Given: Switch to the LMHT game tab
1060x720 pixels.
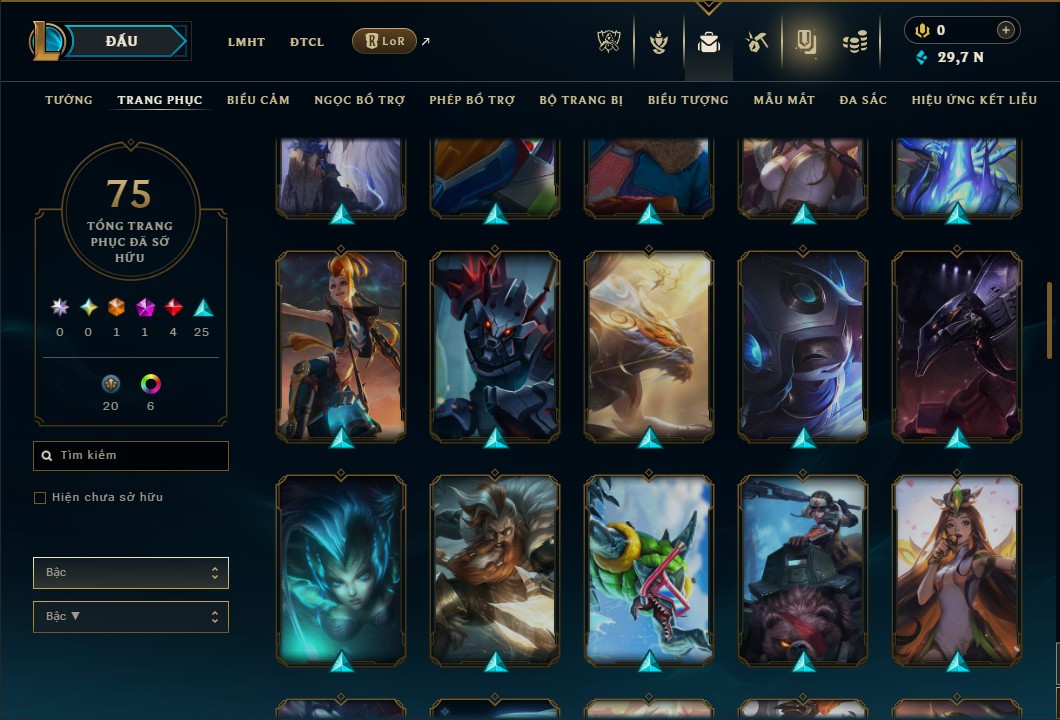Looking at the screenshot, I should click(x=246, y=42).
